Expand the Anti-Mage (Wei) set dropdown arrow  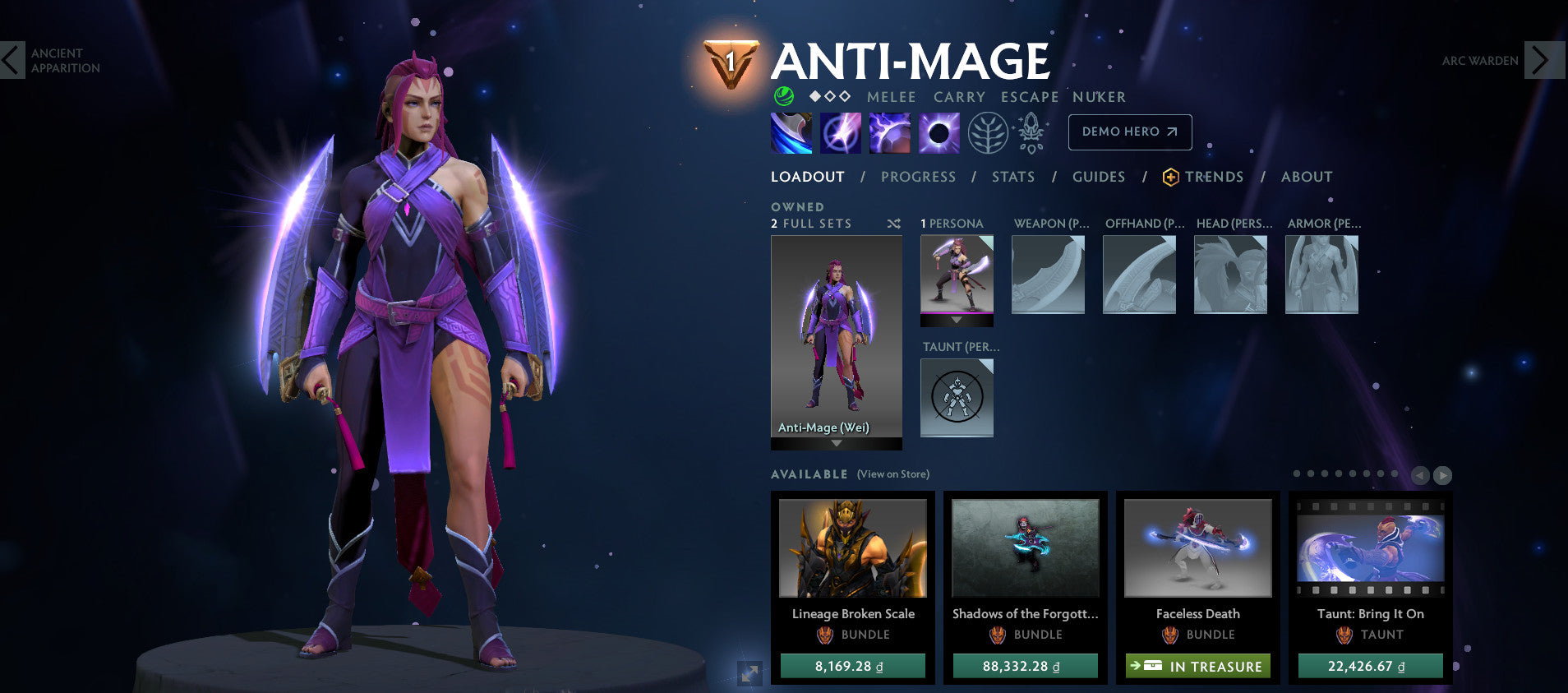point(837,441)
